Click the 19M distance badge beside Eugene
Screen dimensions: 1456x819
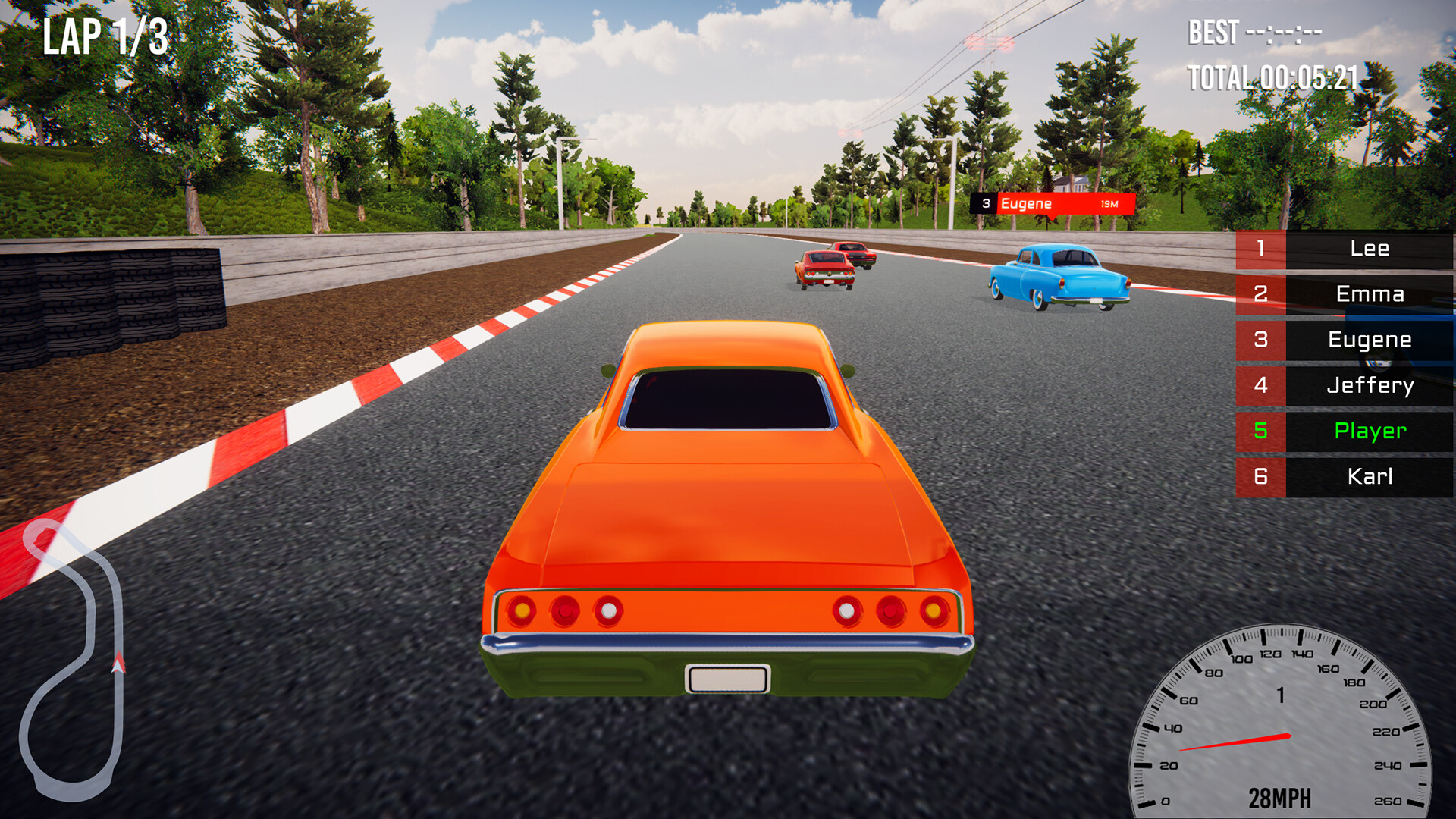(x=1109, y=204)
